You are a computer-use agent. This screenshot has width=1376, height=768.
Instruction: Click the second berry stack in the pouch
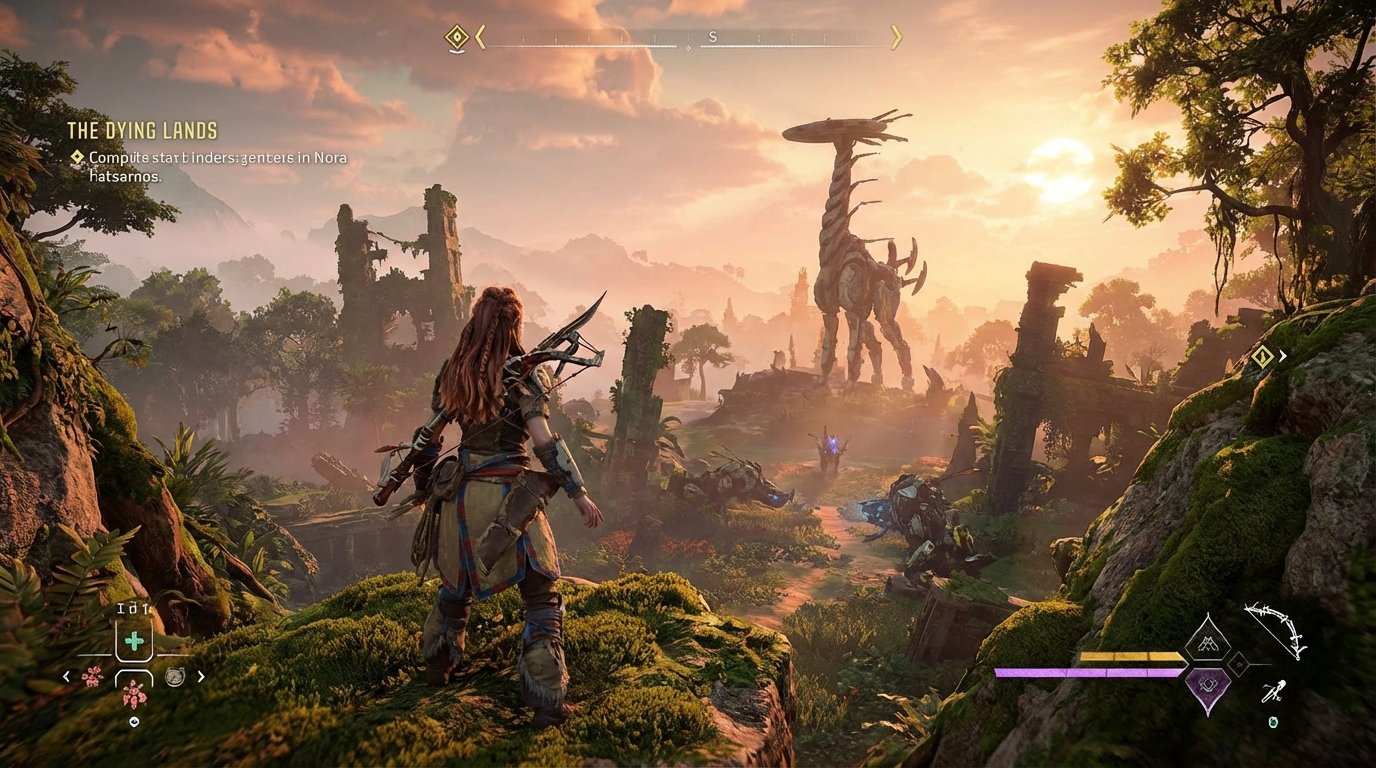tap(133, 693)
